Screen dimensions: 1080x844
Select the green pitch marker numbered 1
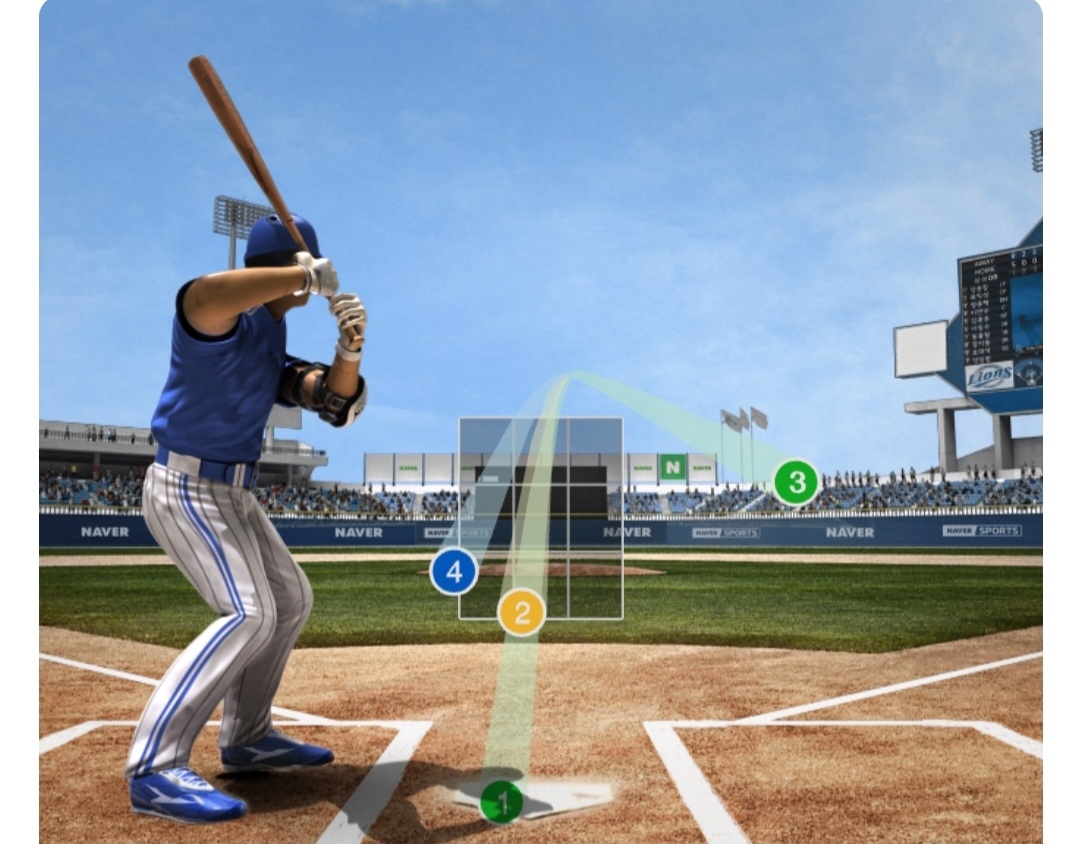click(502, 801)
